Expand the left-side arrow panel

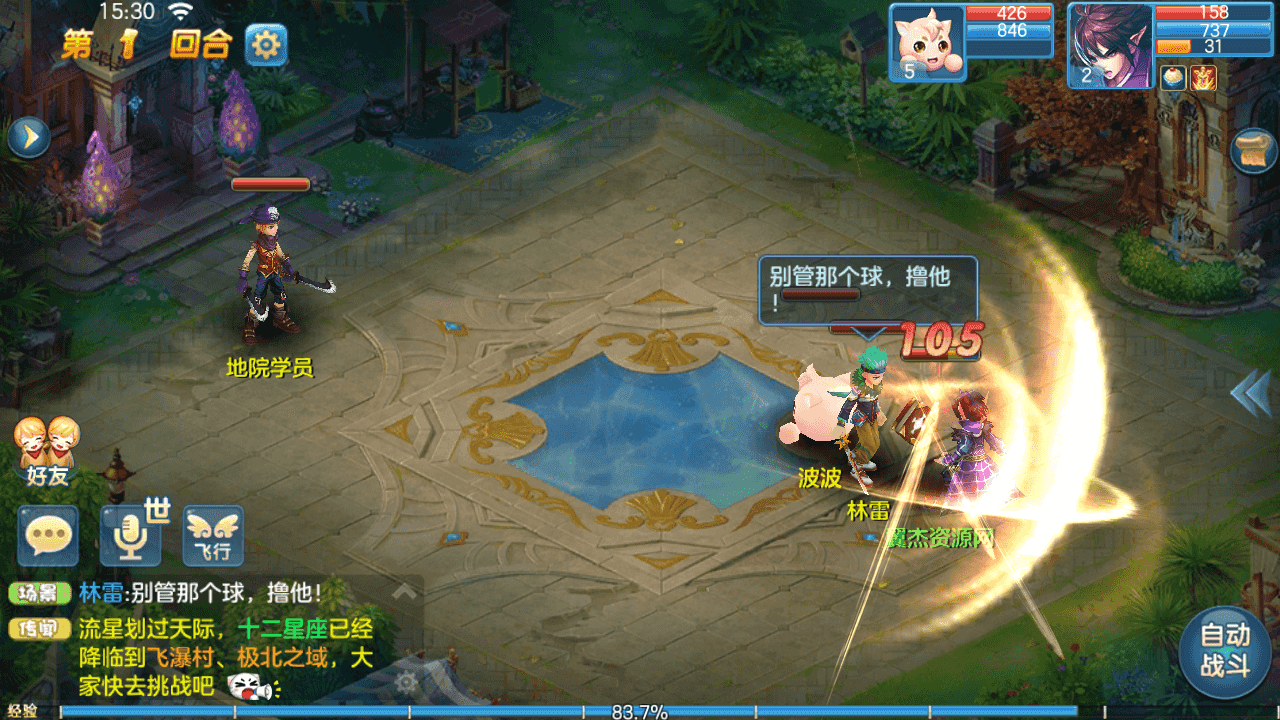28,138
